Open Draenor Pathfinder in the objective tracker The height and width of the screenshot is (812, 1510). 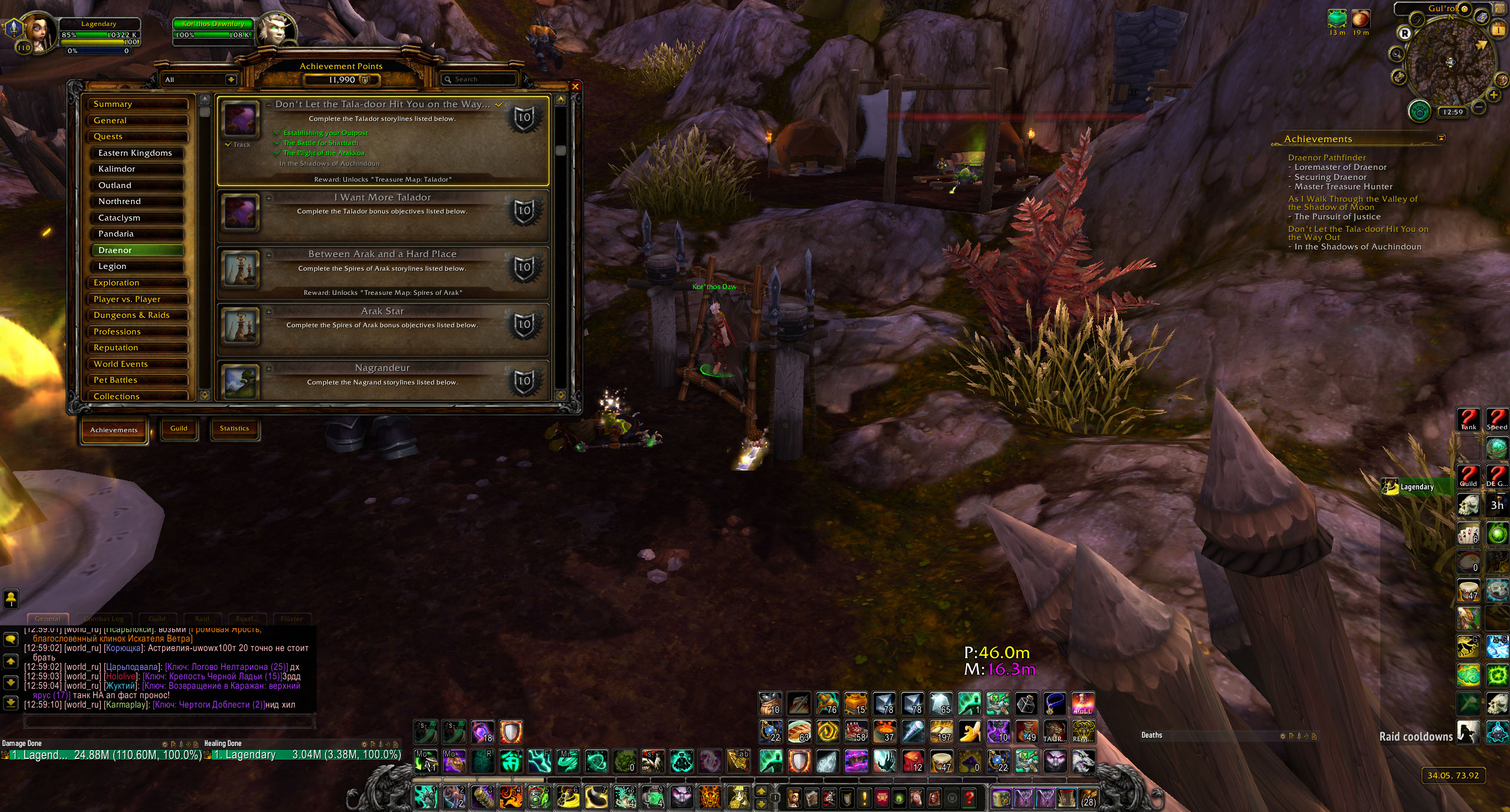tap(1327, 157)
